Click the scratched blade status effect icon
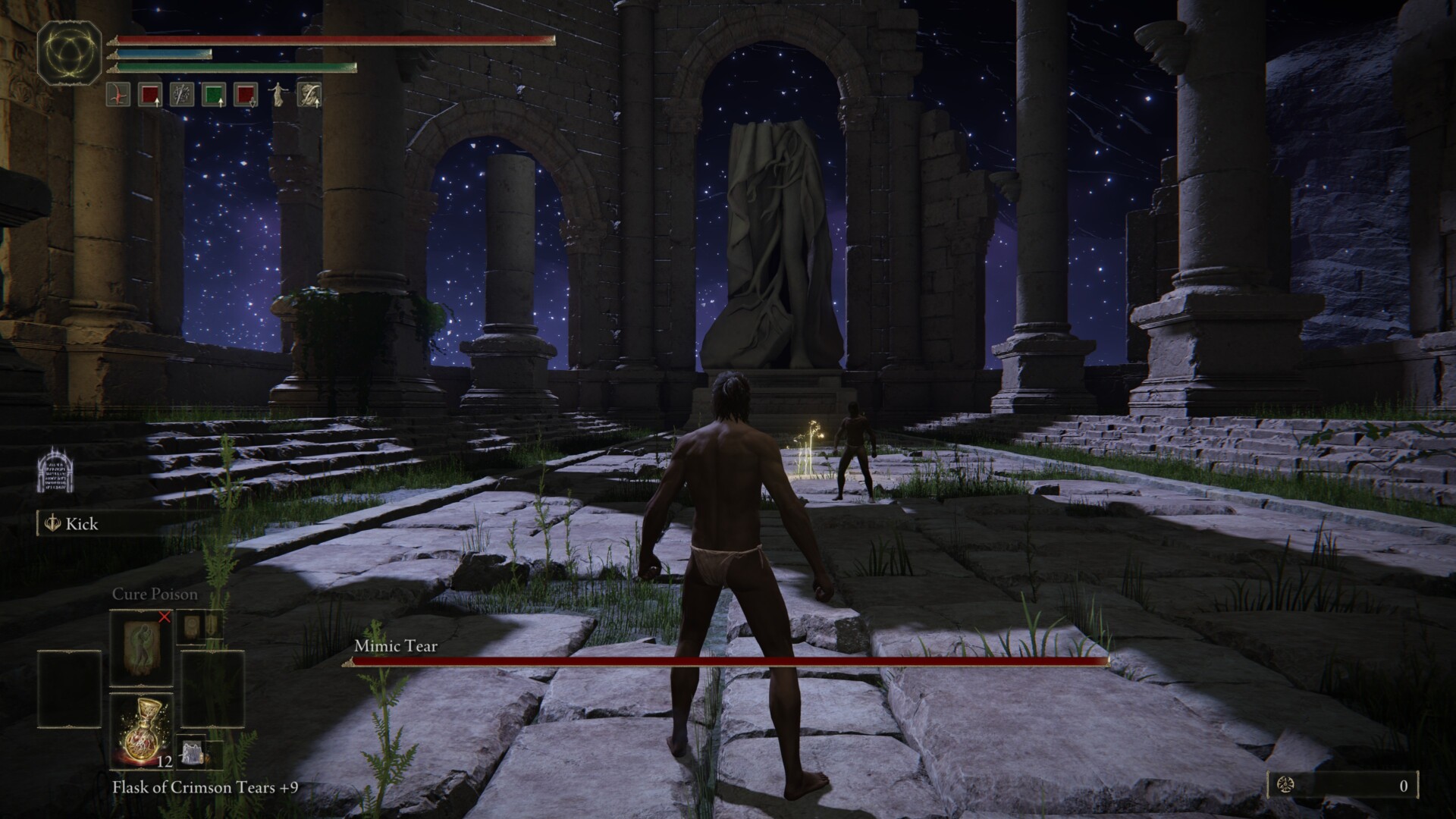The image size is (1456, 819). click(182, 95)
